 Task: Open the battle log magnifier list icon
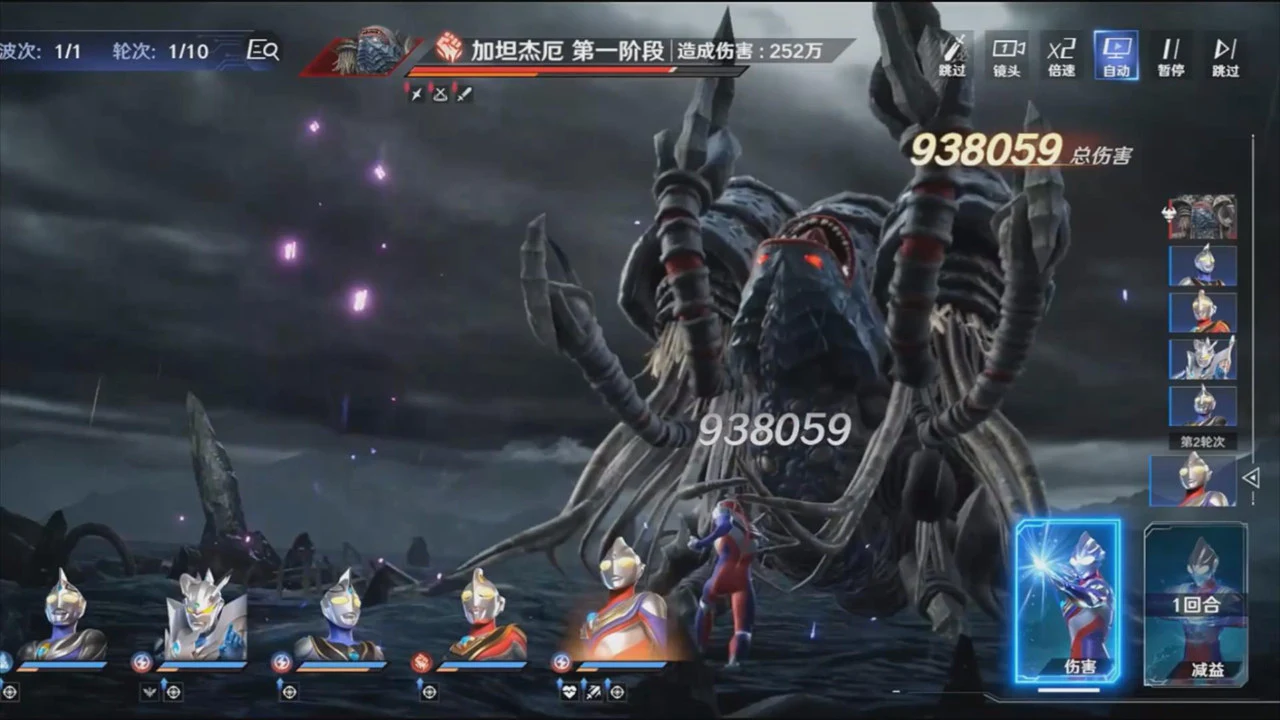click(x=263, y=50)
